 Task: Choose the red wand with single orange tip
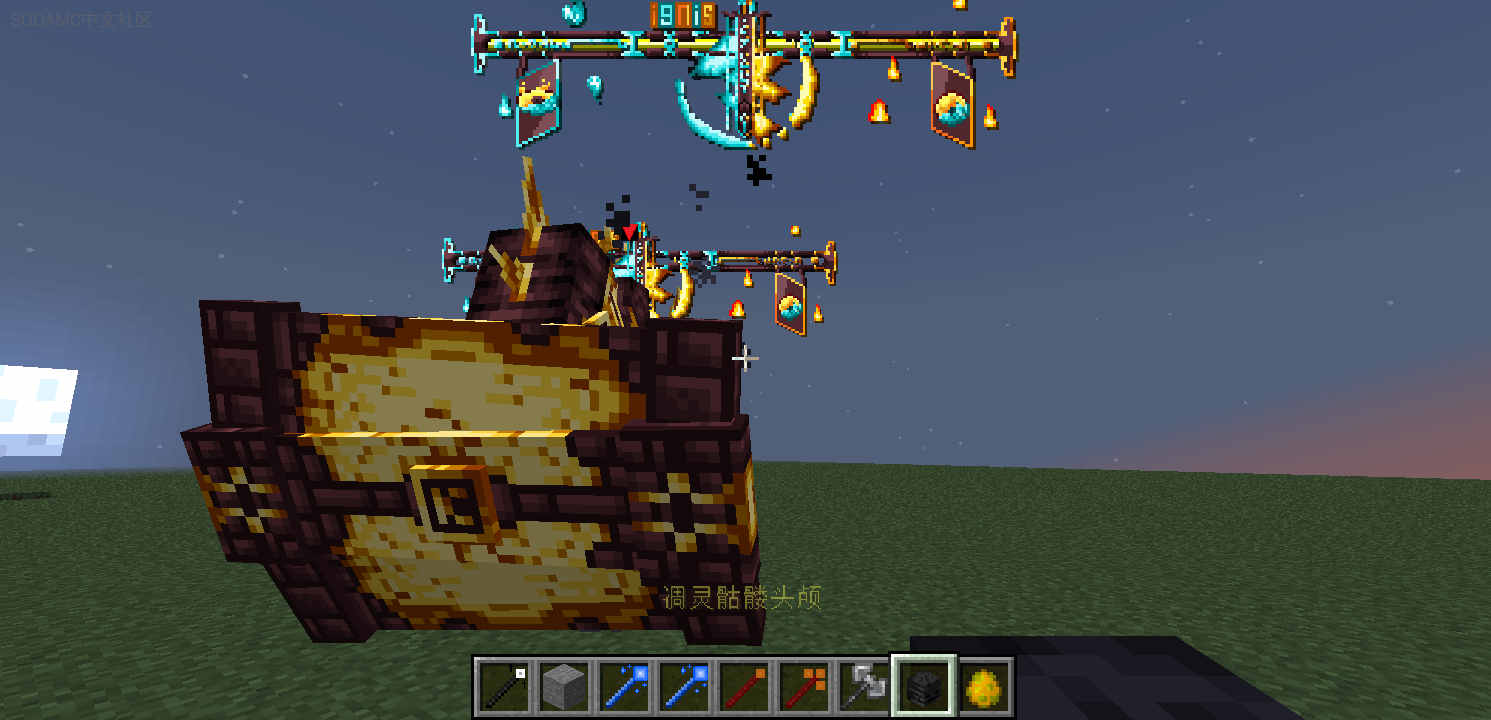744,687
